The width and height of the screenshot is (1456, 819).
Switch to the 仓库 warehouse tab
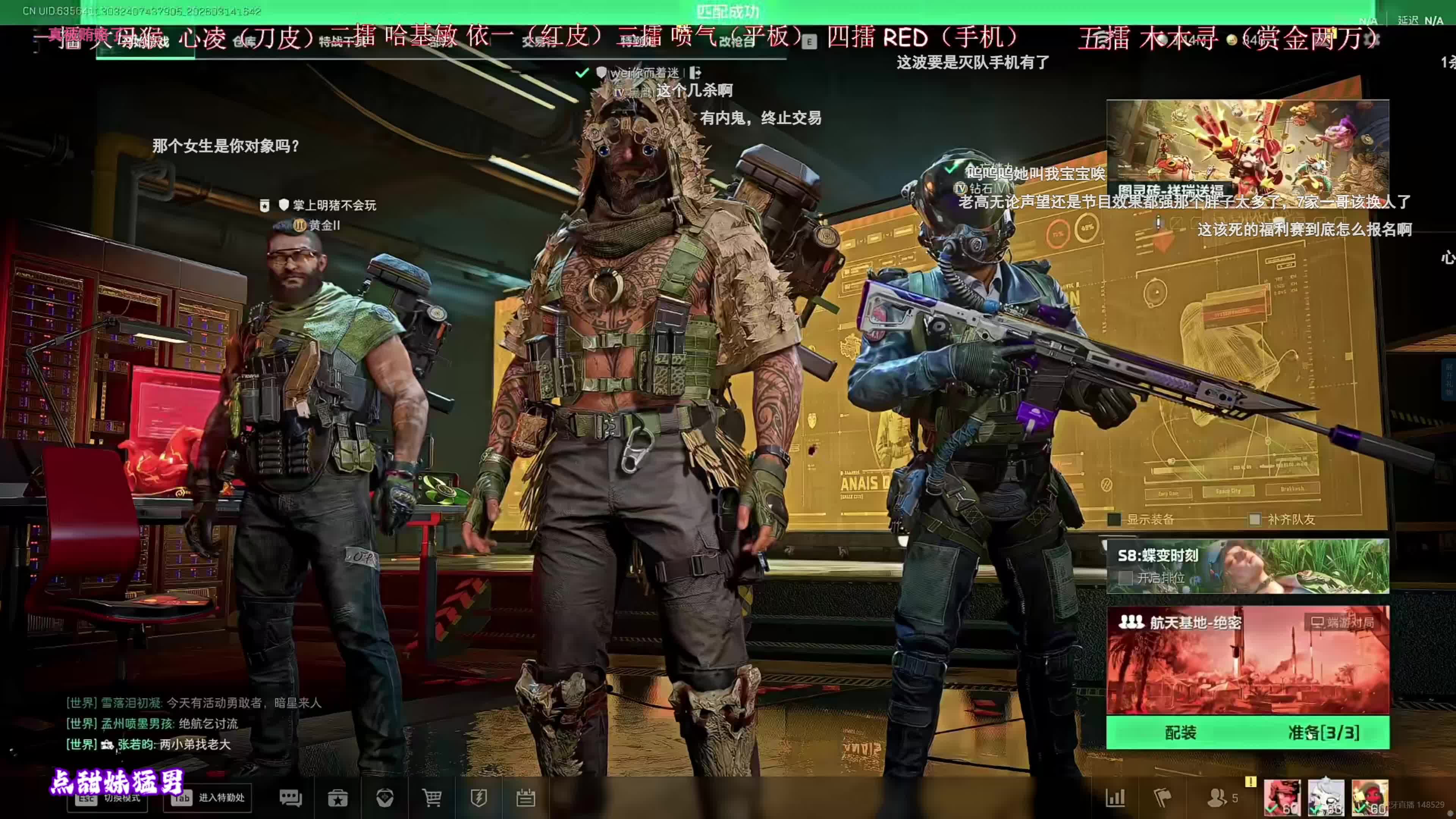coord(244,42)
